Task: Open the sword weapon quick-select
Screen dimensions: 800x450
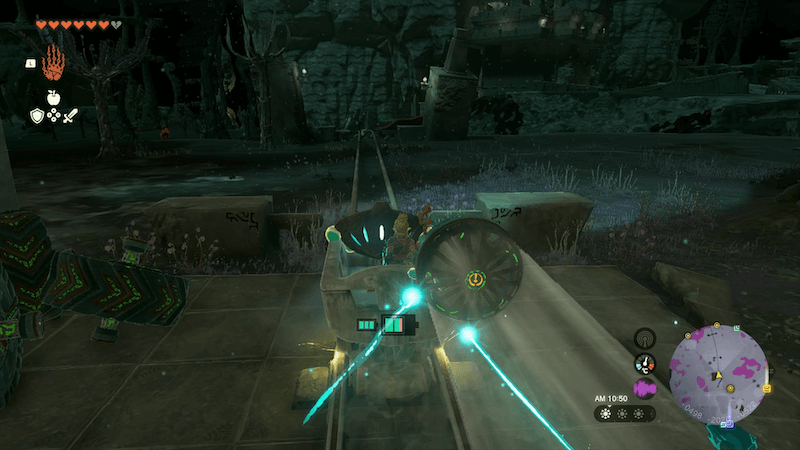Action: click(71, 117)
